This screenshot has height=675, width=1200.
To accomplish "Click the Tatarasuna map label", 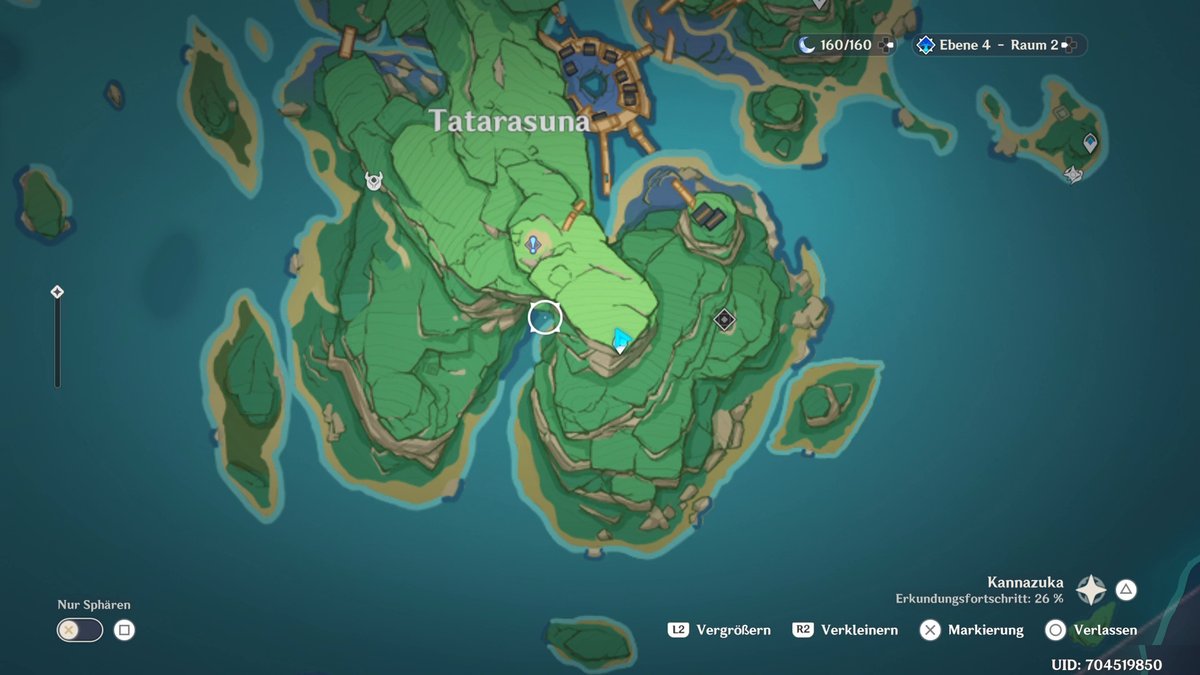I will pos(509,121).
